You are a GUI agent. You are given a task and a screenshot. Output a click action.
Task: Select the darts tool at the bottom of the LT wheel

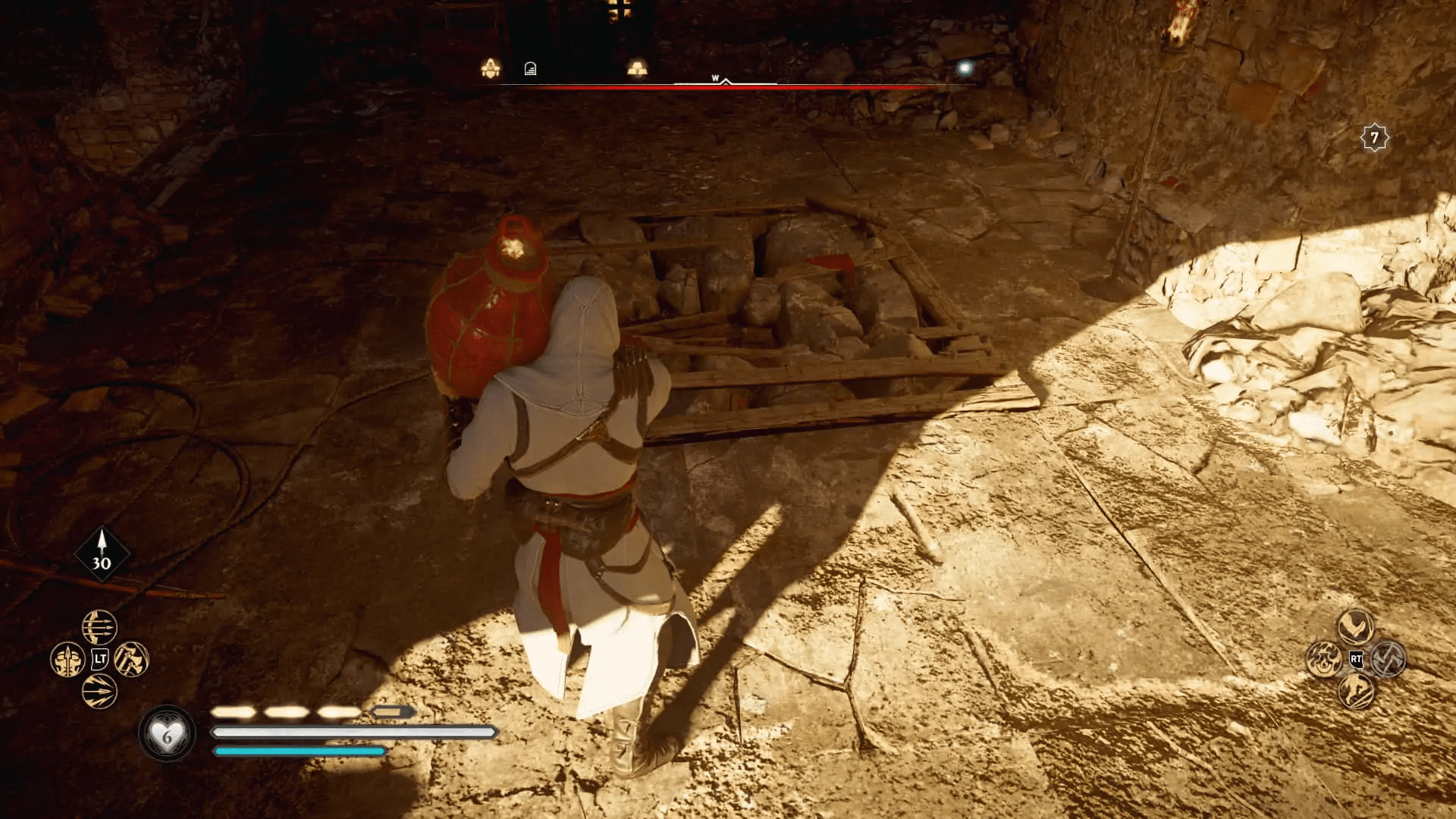tap(99, 692)
